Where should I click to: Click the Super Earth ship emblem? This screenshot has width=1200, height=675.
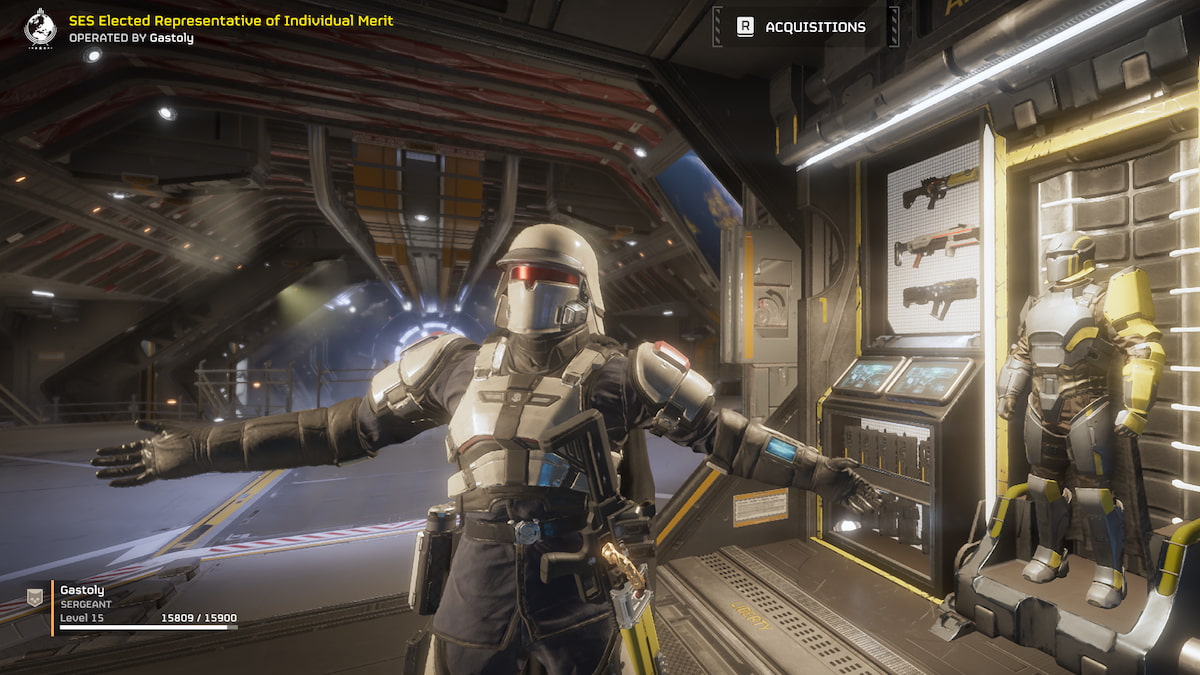[x=41, y=28]
